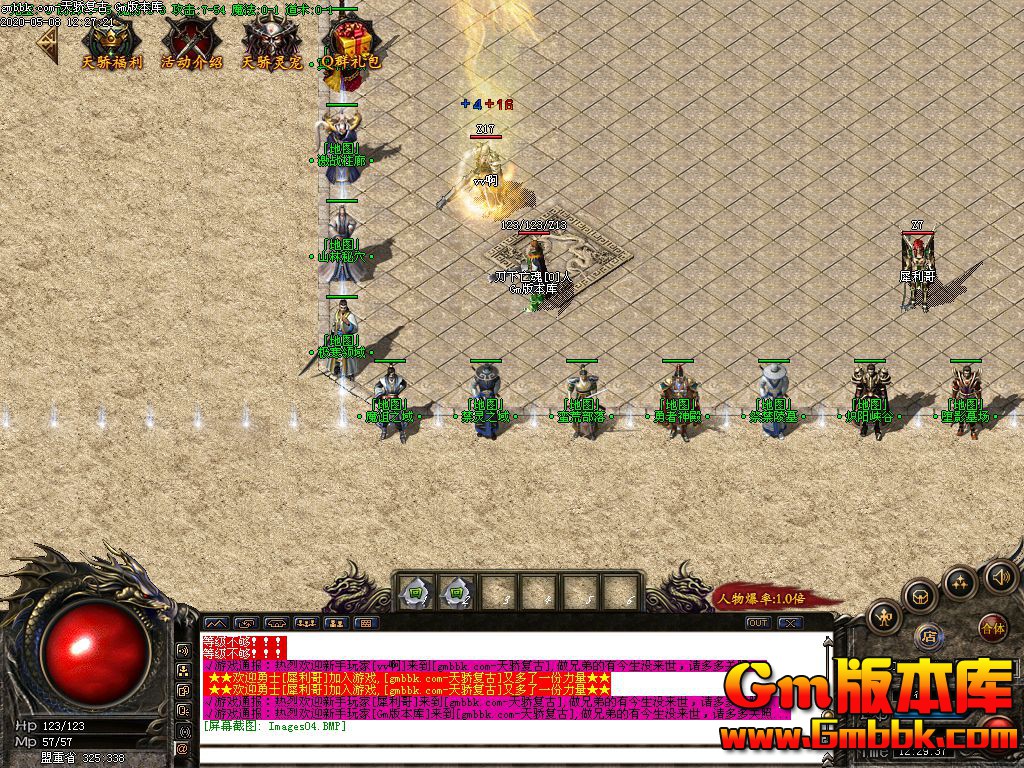Toggle sound with the speaker button

pos(1000,576)
